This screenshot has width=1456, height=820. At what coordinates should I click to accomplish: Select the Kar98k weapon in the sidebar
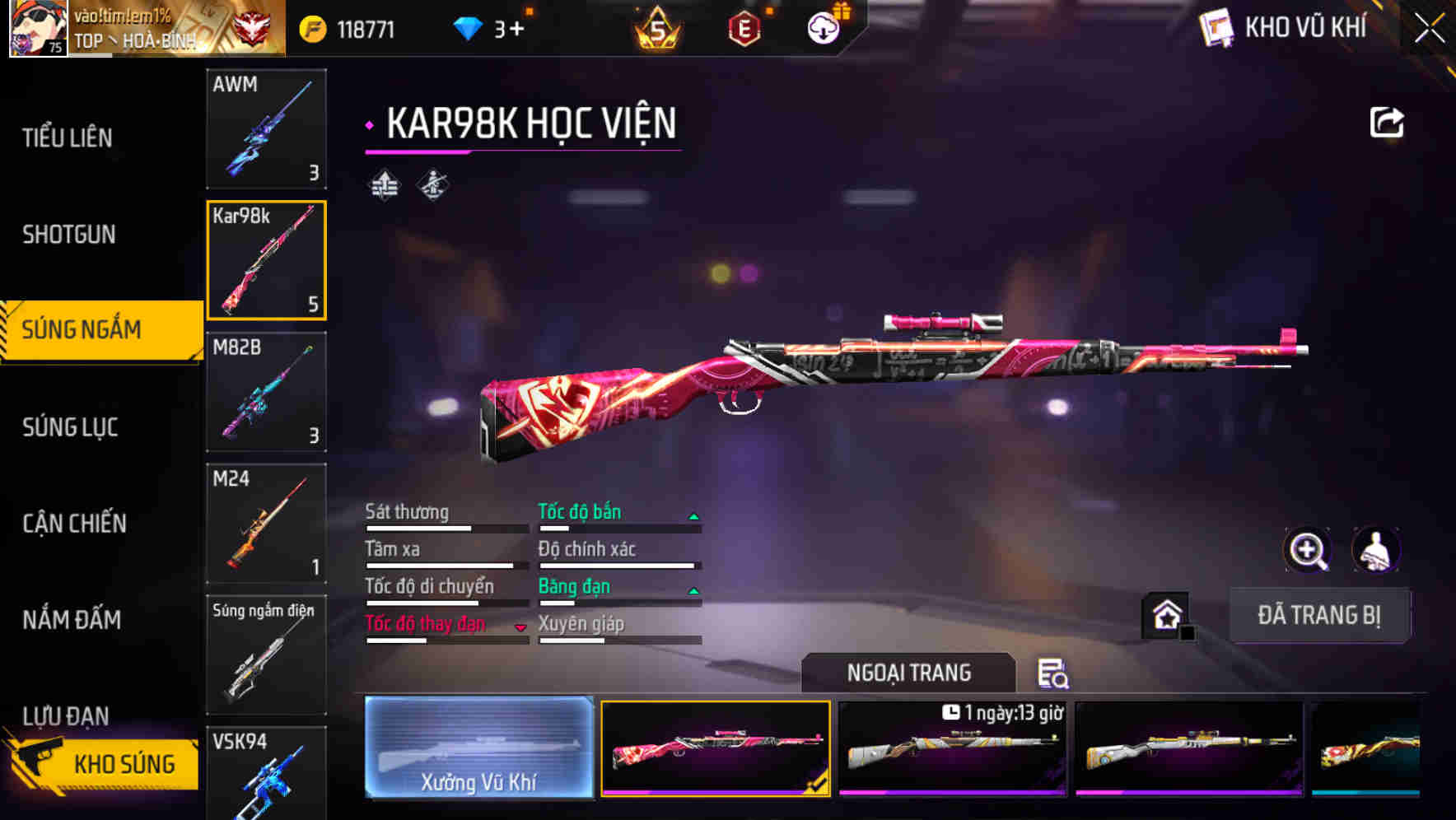266,259
